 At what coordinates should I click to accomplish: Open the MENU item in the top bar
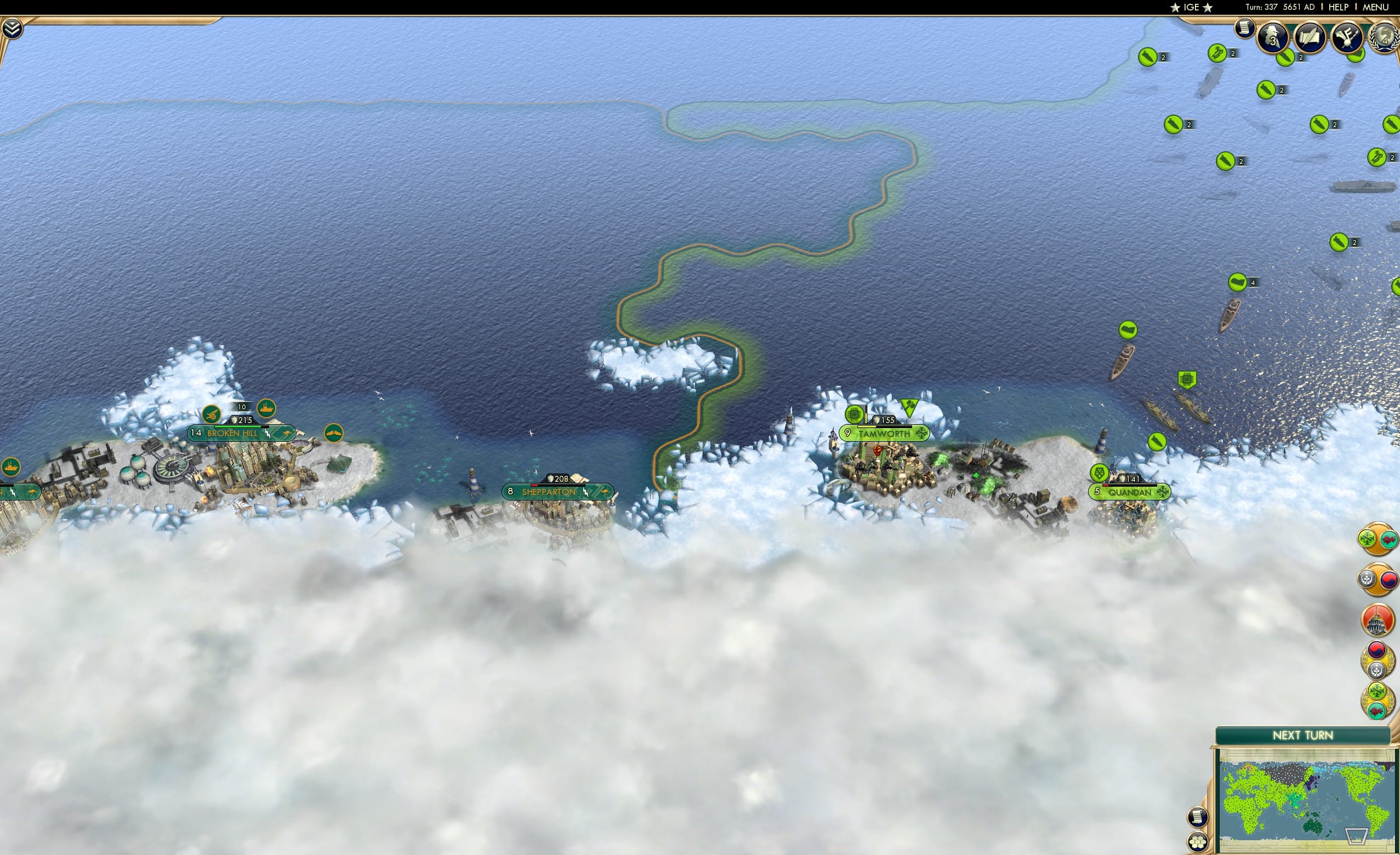click(1375, 7)
